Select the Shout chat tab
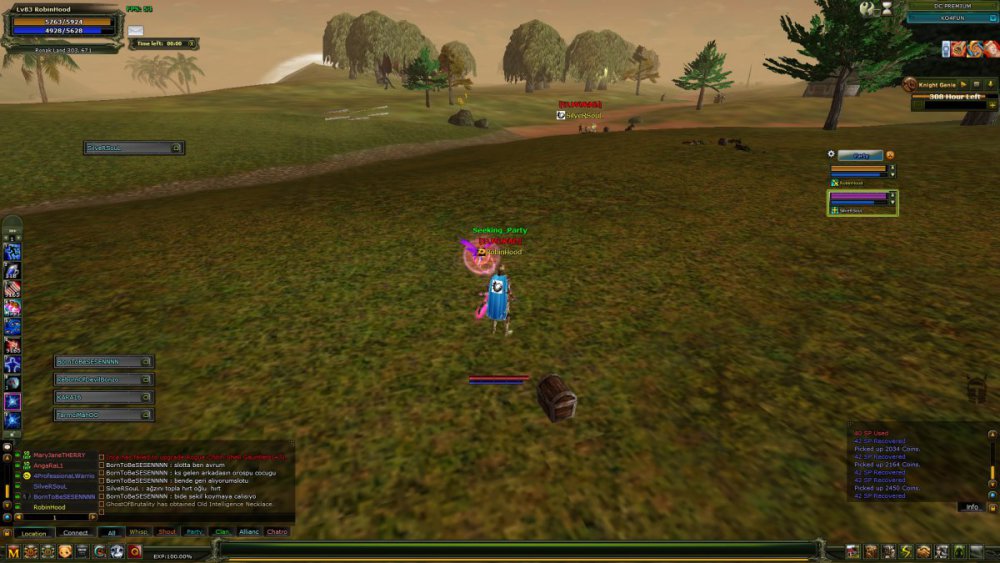The height and width of the screenshot is (563, 1000). click(x=166, y=532)
